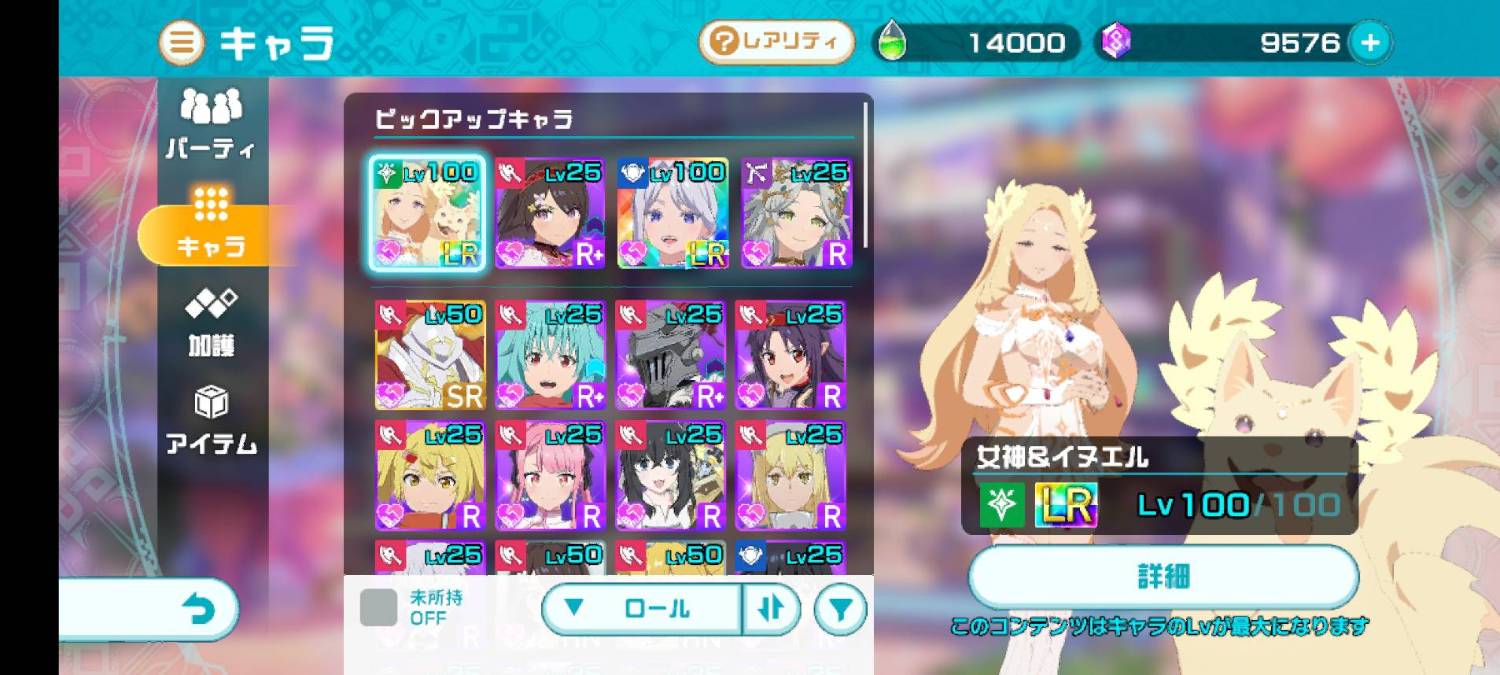Go to the アイテム tab

click(x=211, y=421)
